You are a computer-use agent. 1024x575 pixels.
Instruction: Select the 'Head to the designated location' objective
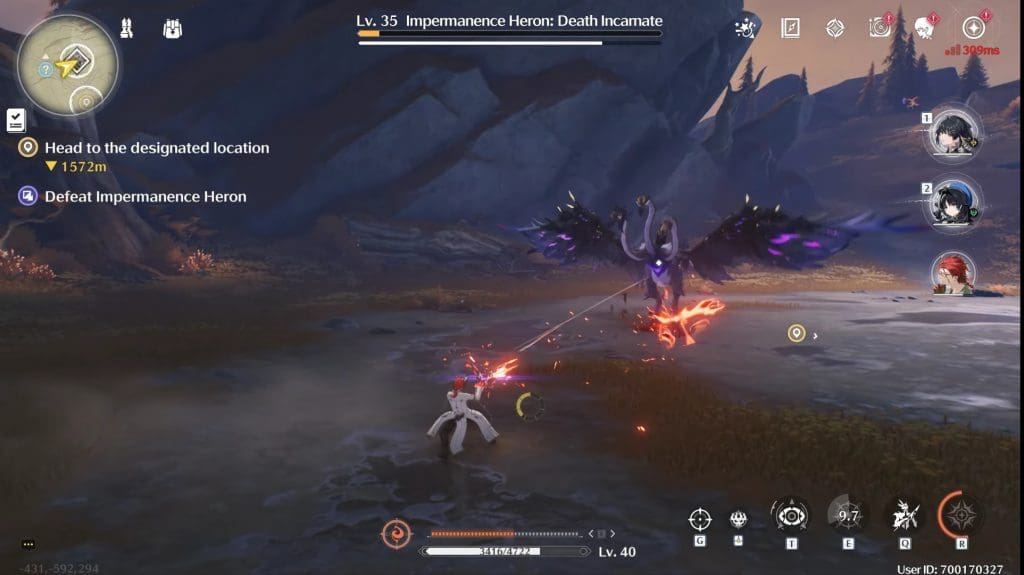point(157,148)
